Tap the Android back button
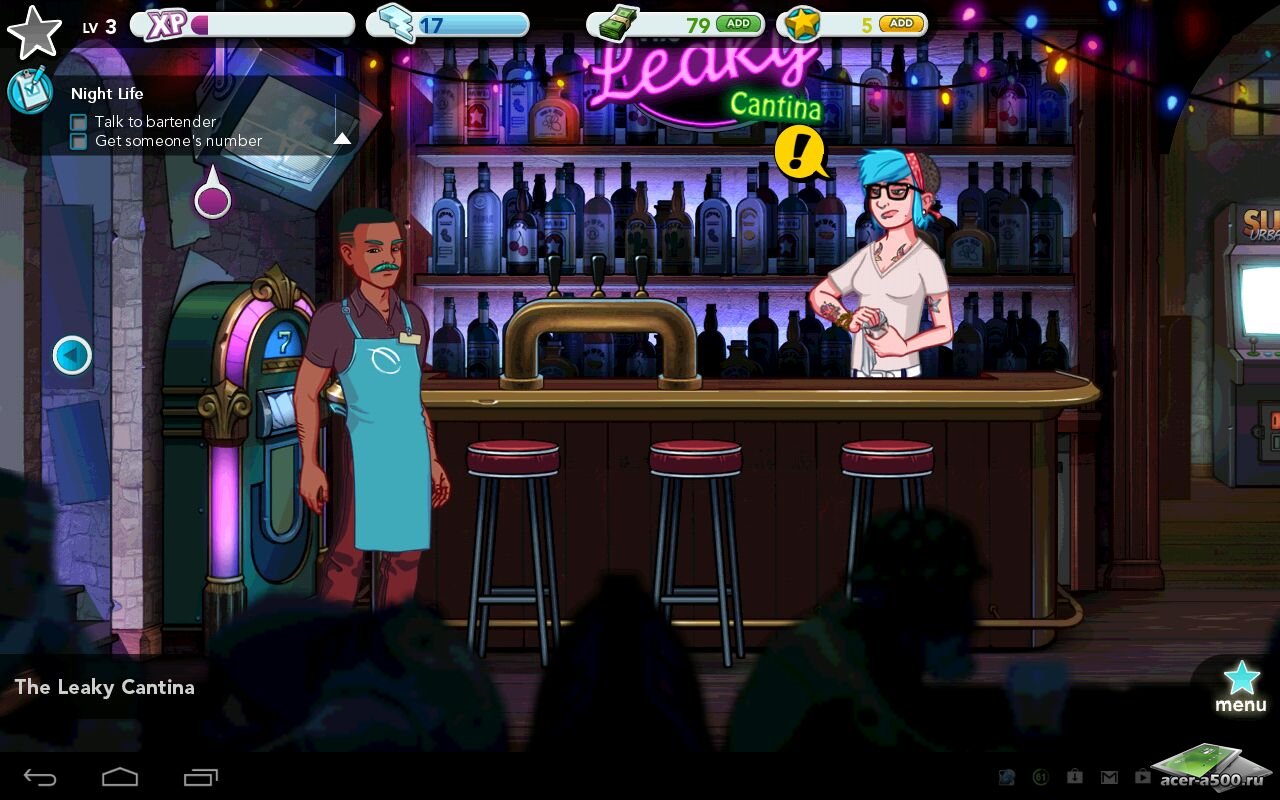Viewport: 1280px width, 800px height. (40, 776)
